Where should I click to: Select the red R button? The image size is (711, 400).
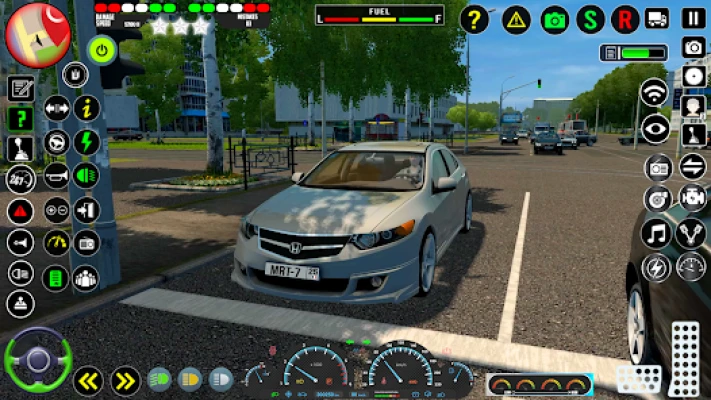[x=626, y=19]
